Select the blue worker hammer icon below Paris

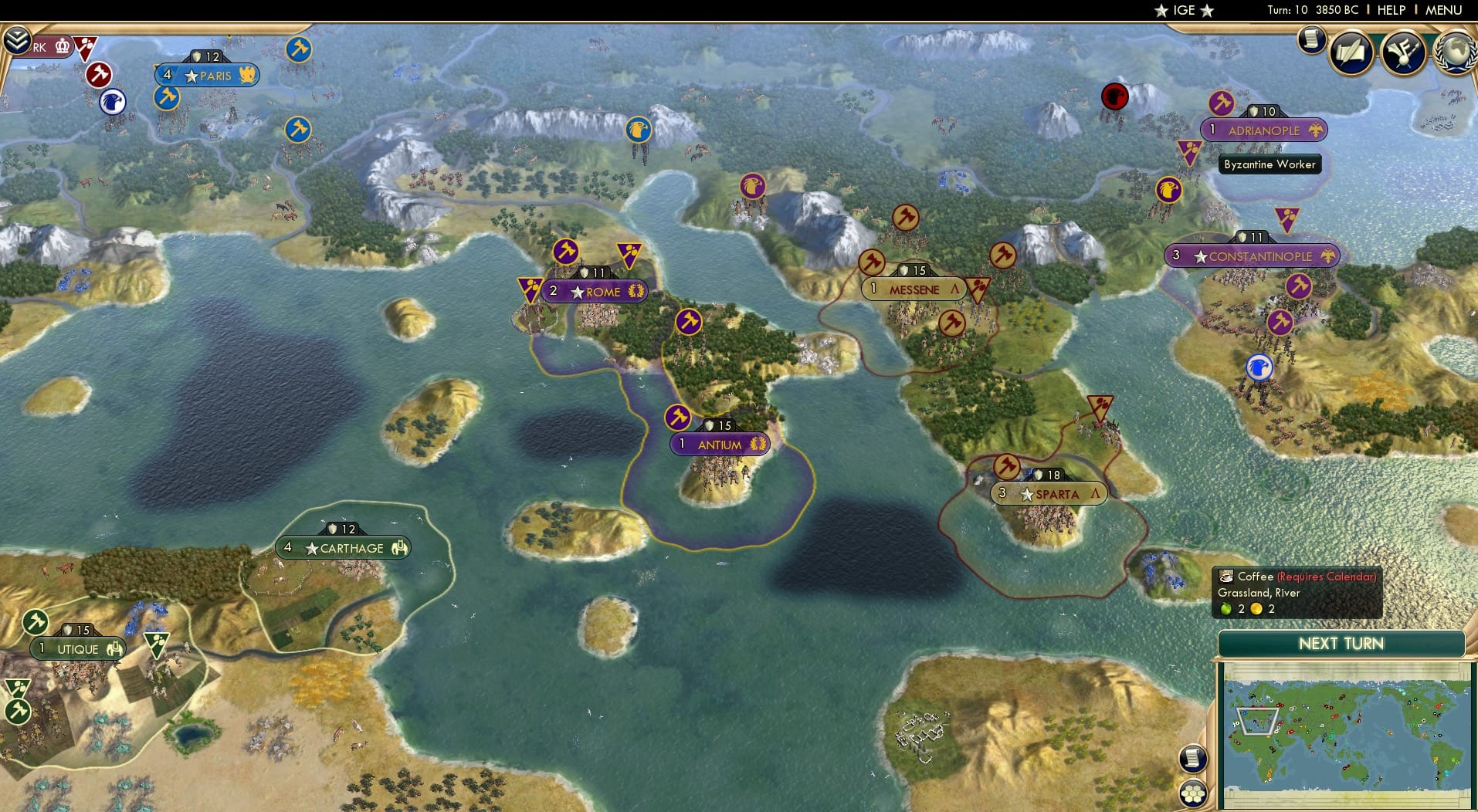tap(167, 99)
